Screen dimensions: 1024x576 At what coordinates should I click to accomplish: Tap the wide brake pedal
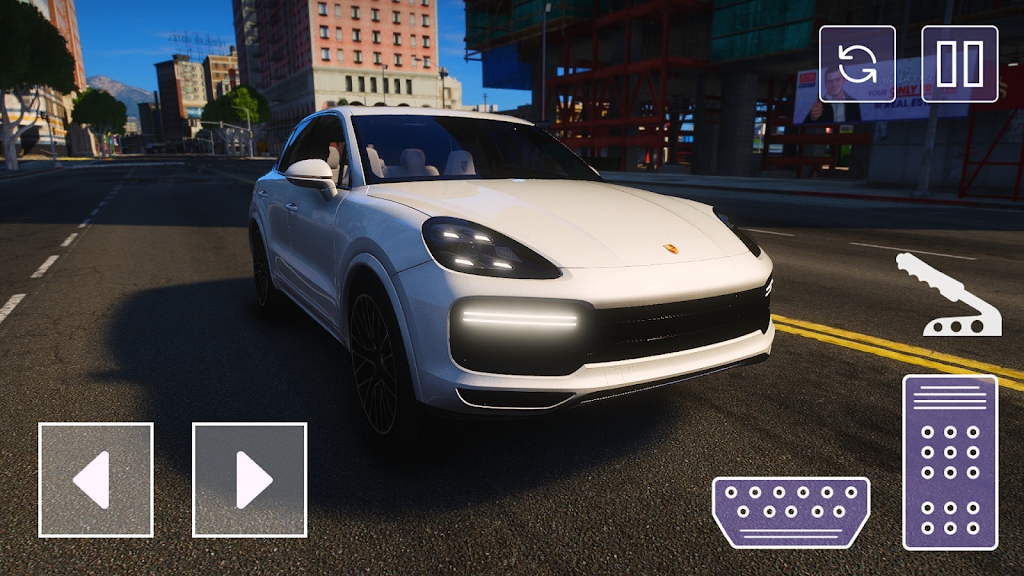click(790, 512)
